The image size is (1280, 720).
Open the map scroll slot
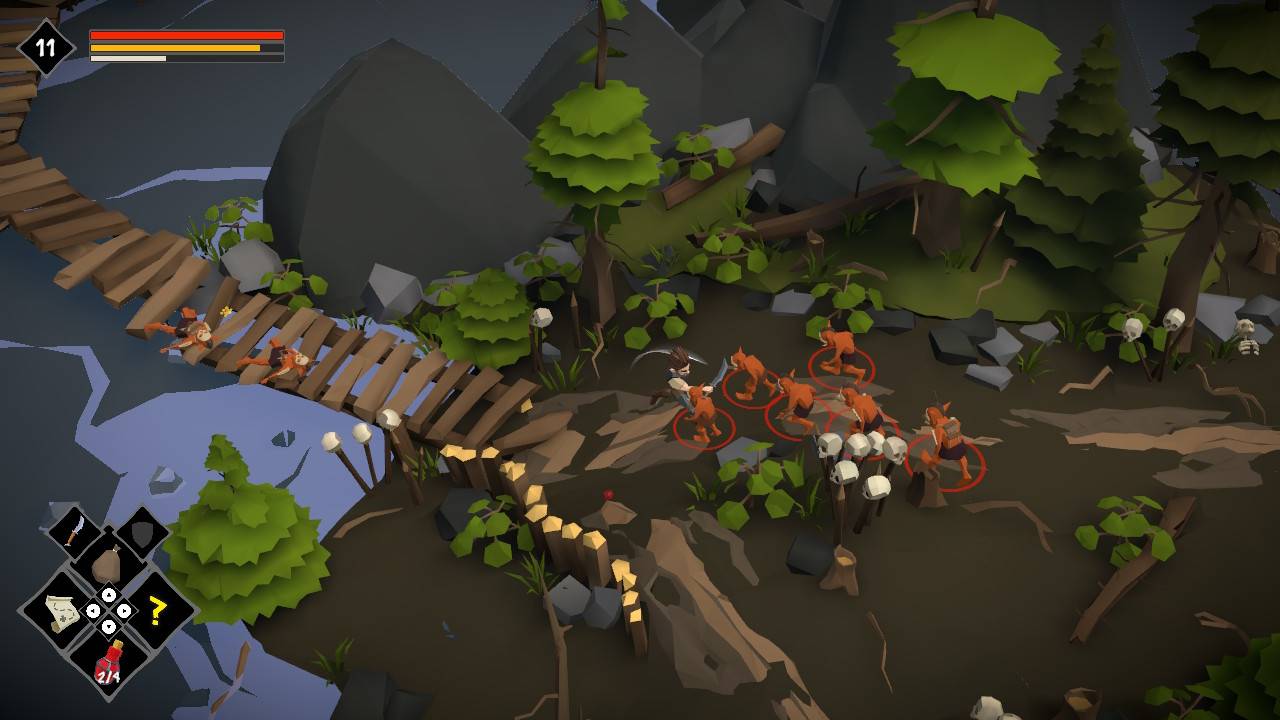pyautogui.click(x=60, y=611)
